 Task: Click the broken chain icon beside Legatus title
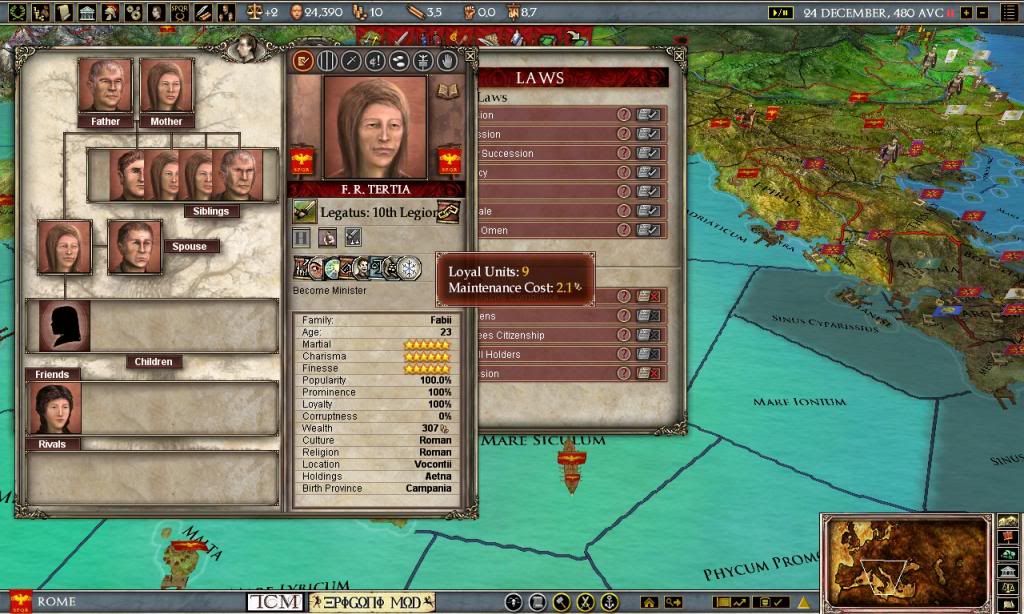click(x=448, y=212)
